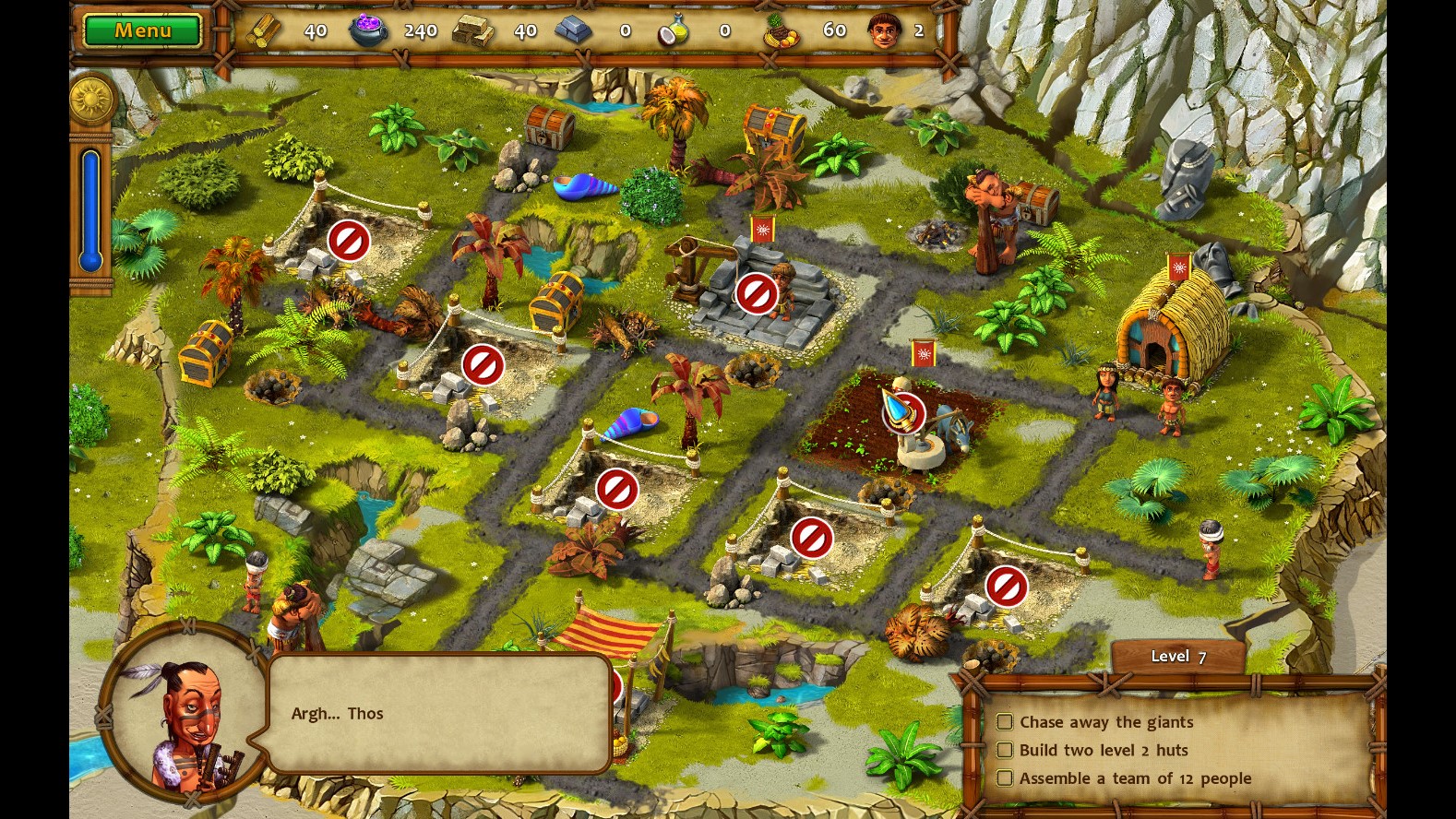Select the purple potion cauldron icon
Image resolution: width=1456 pixels, height=819 pixels.
pos(368,29)
